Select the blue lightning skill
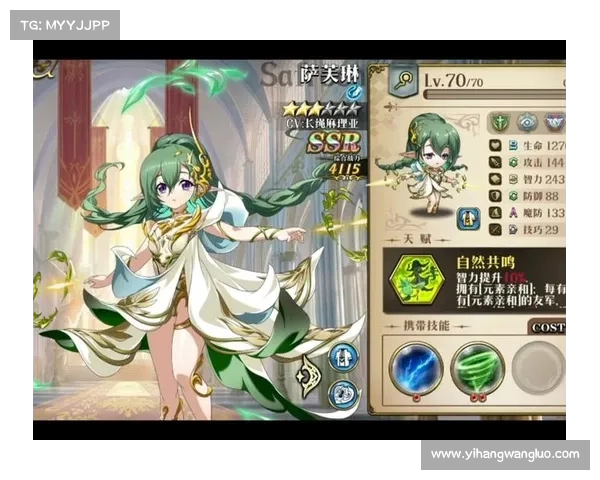 pyautogui.click(x=415, y=368)
